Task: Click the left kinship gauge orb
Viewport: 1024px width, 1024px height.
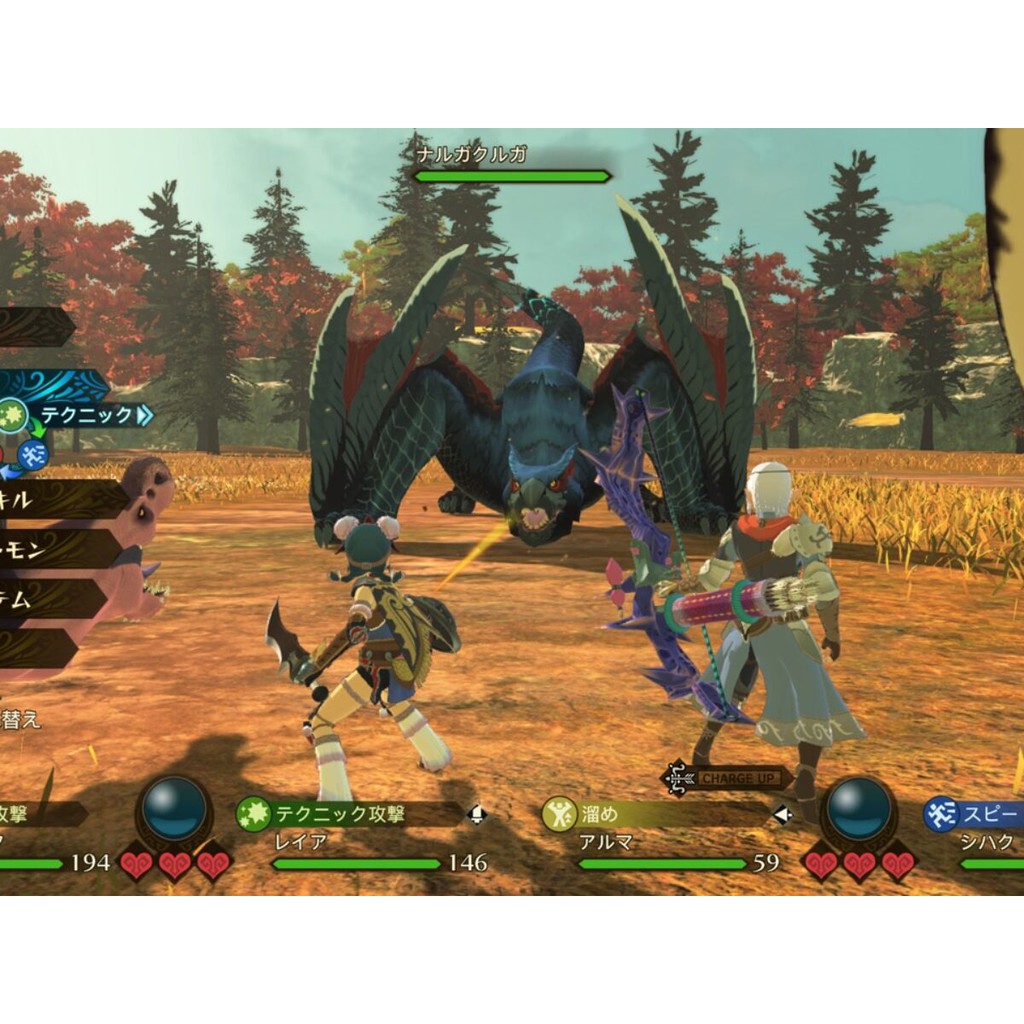Action: [175, 808]
